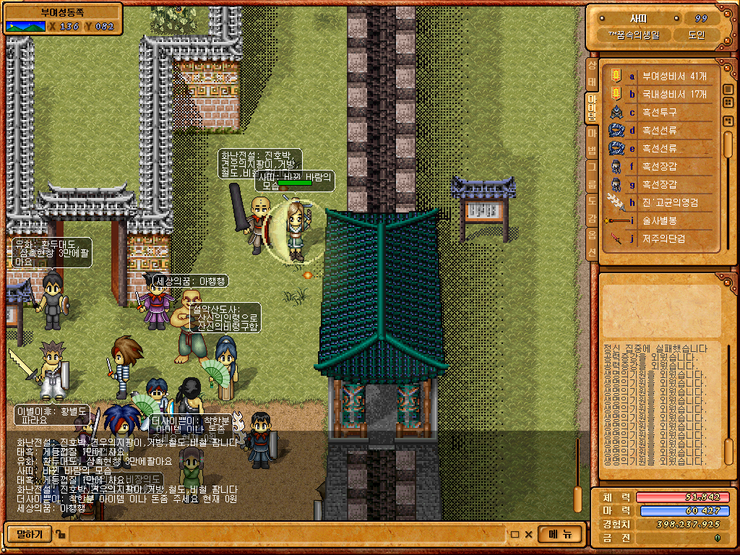The width and height of the screenshot is (740, 555).
Task: Choose the 흑선투구 helmet in inventory
Action: pyautogui.click(x=664, y=112)
